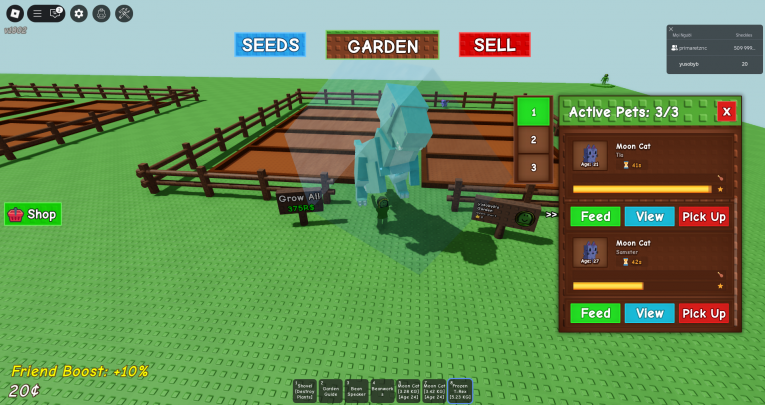Select the Frozen T-Rex hotbar slot
Image resolution: width=765 pixels, height=405 pixels.
pos(460,390)
